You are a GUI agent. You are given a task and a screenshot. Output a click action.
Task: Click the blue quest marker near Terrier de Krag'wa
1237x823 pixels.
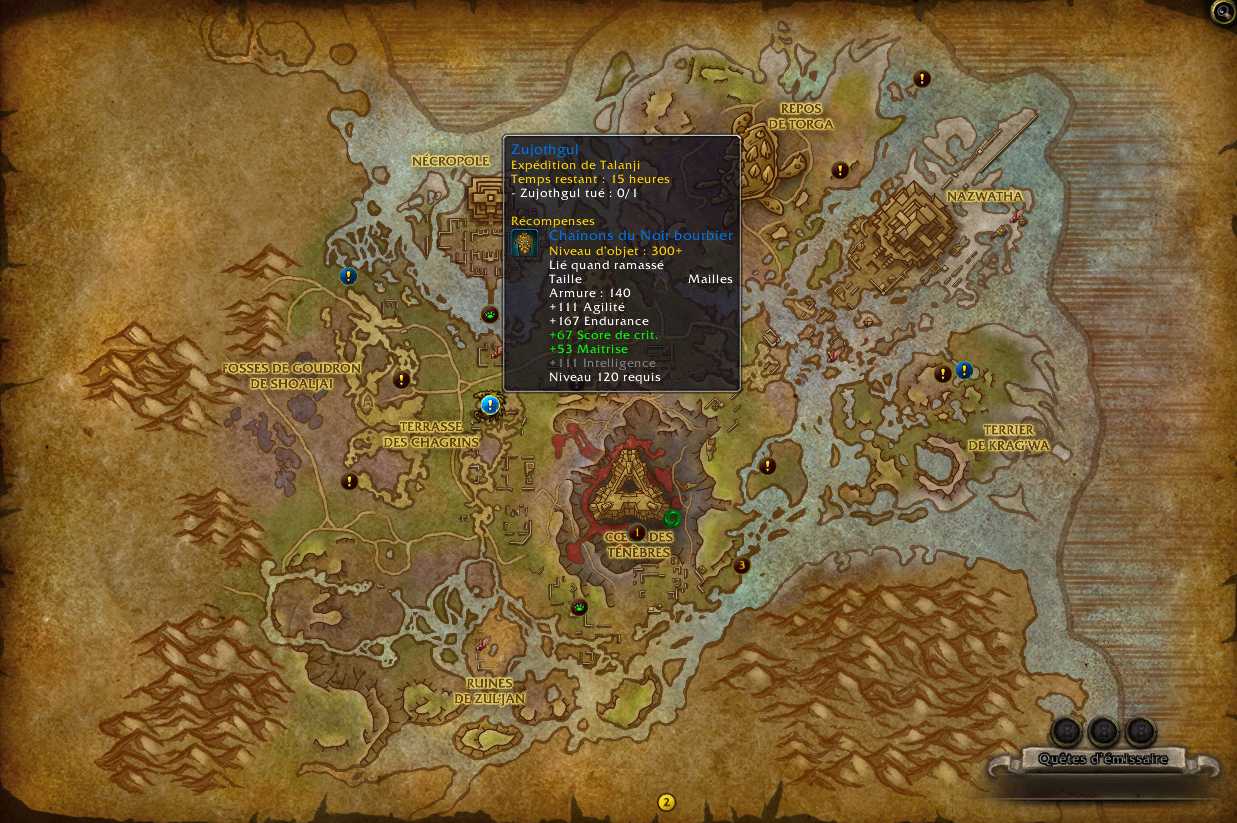pos(964,370)
